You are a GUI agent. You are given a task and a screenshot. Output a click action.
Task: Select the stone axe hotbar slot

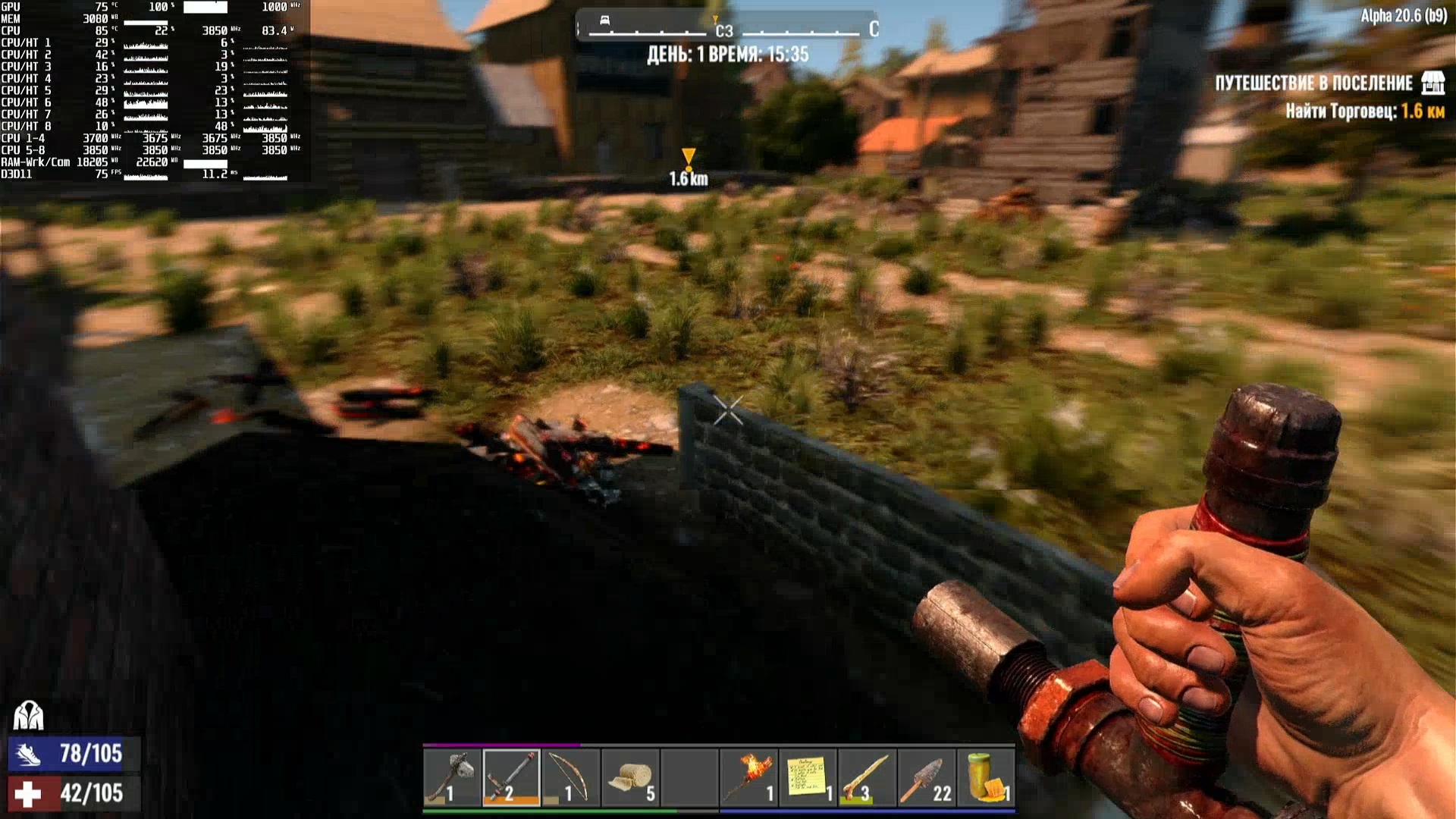point(452,777)
